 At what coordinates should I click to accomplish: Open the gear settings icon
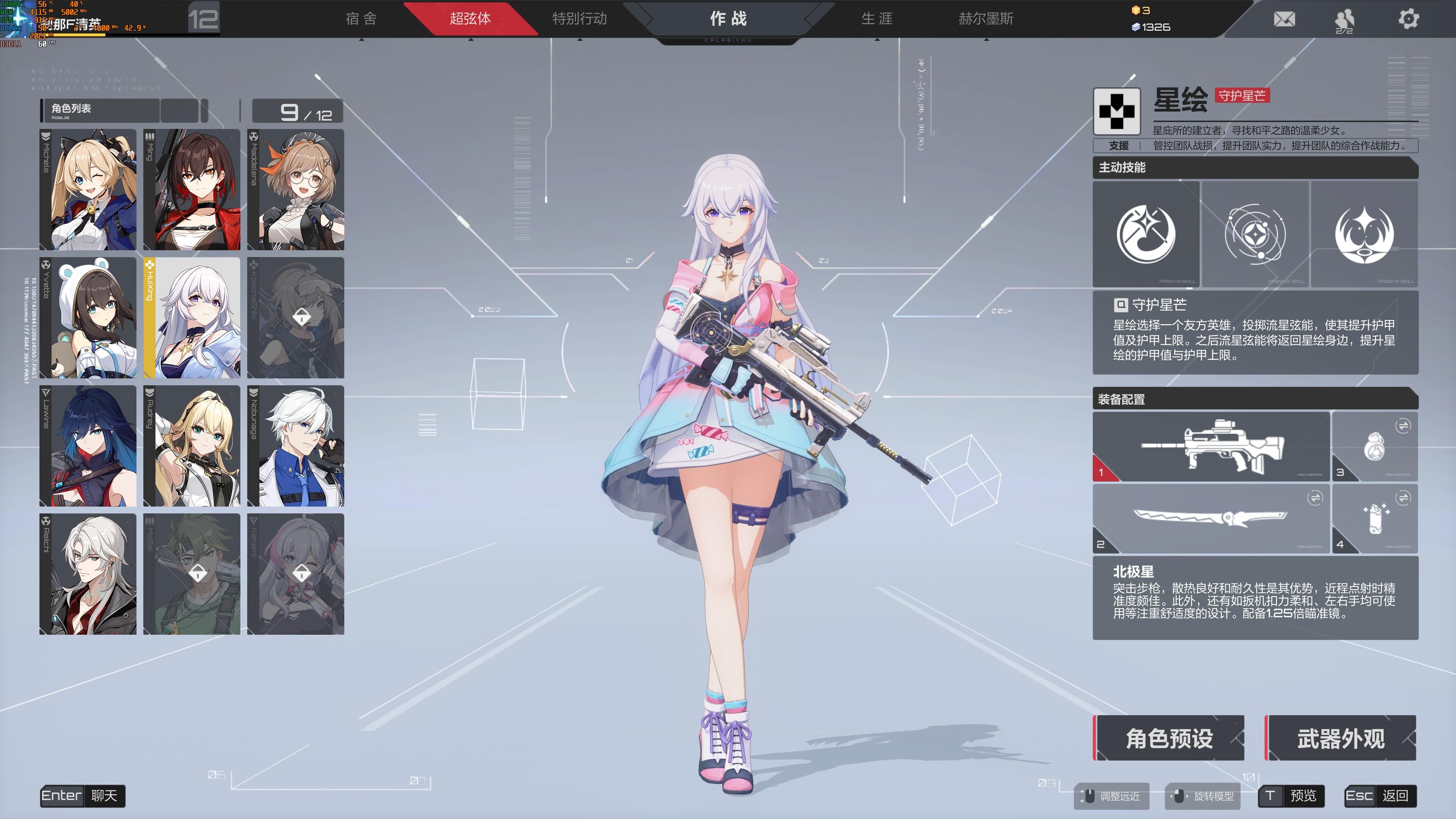pos(1408,19)
